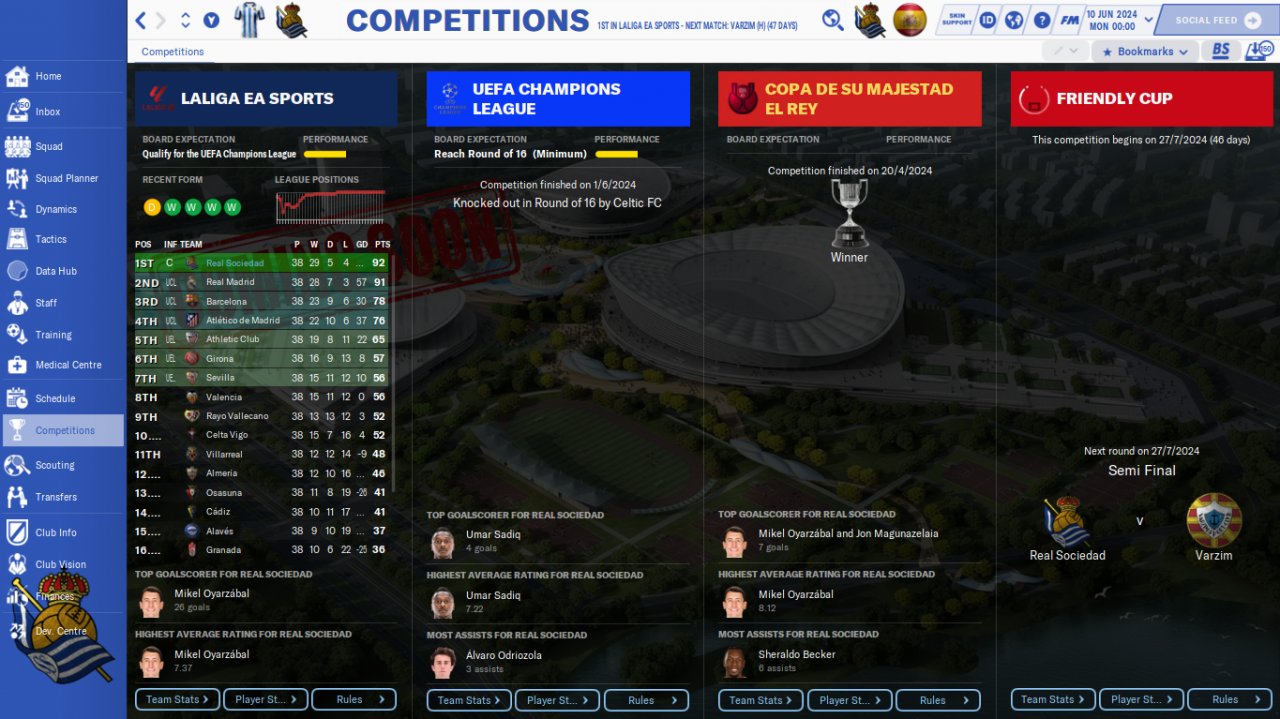Open the LaLiga EA Sports competition header

(266, 98)
